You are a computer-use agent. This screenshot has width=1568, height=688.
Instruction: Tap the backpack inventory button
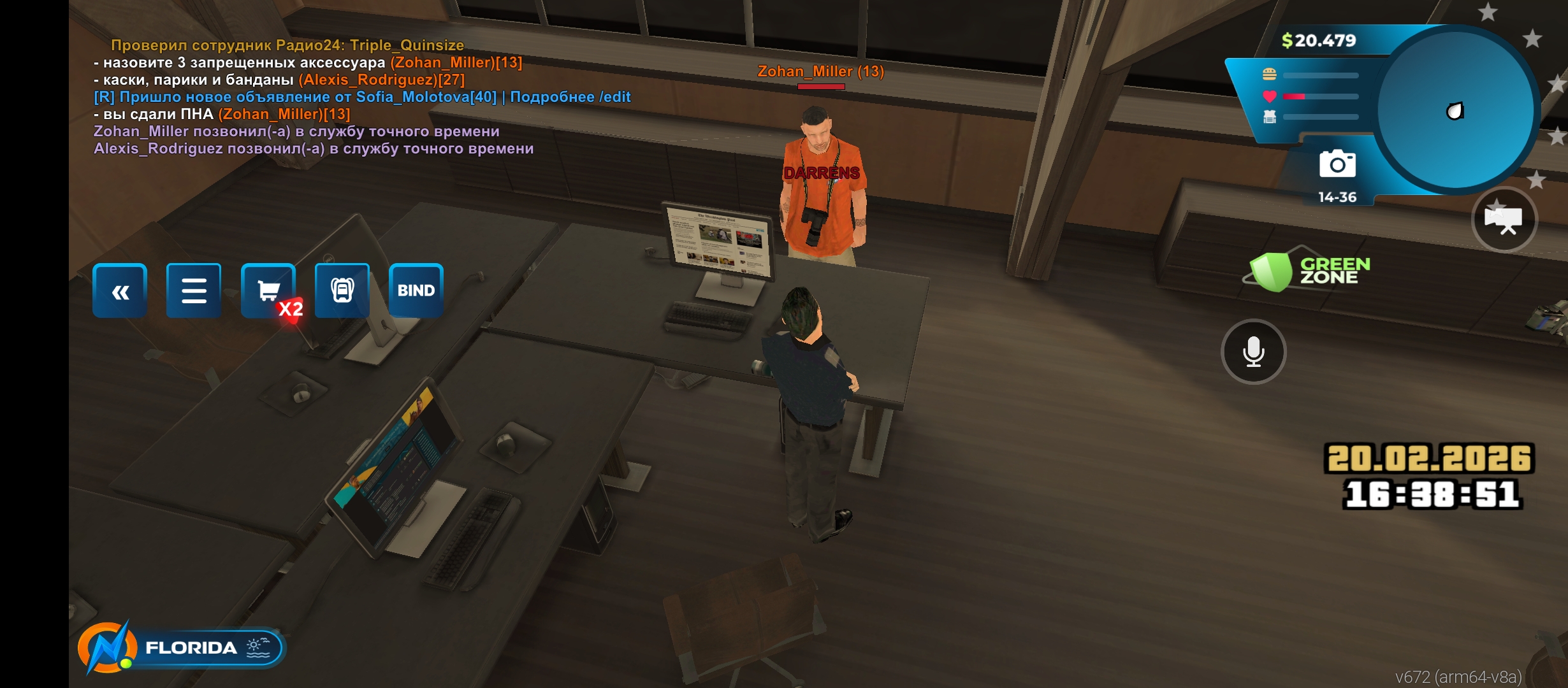tap(342, 291)
